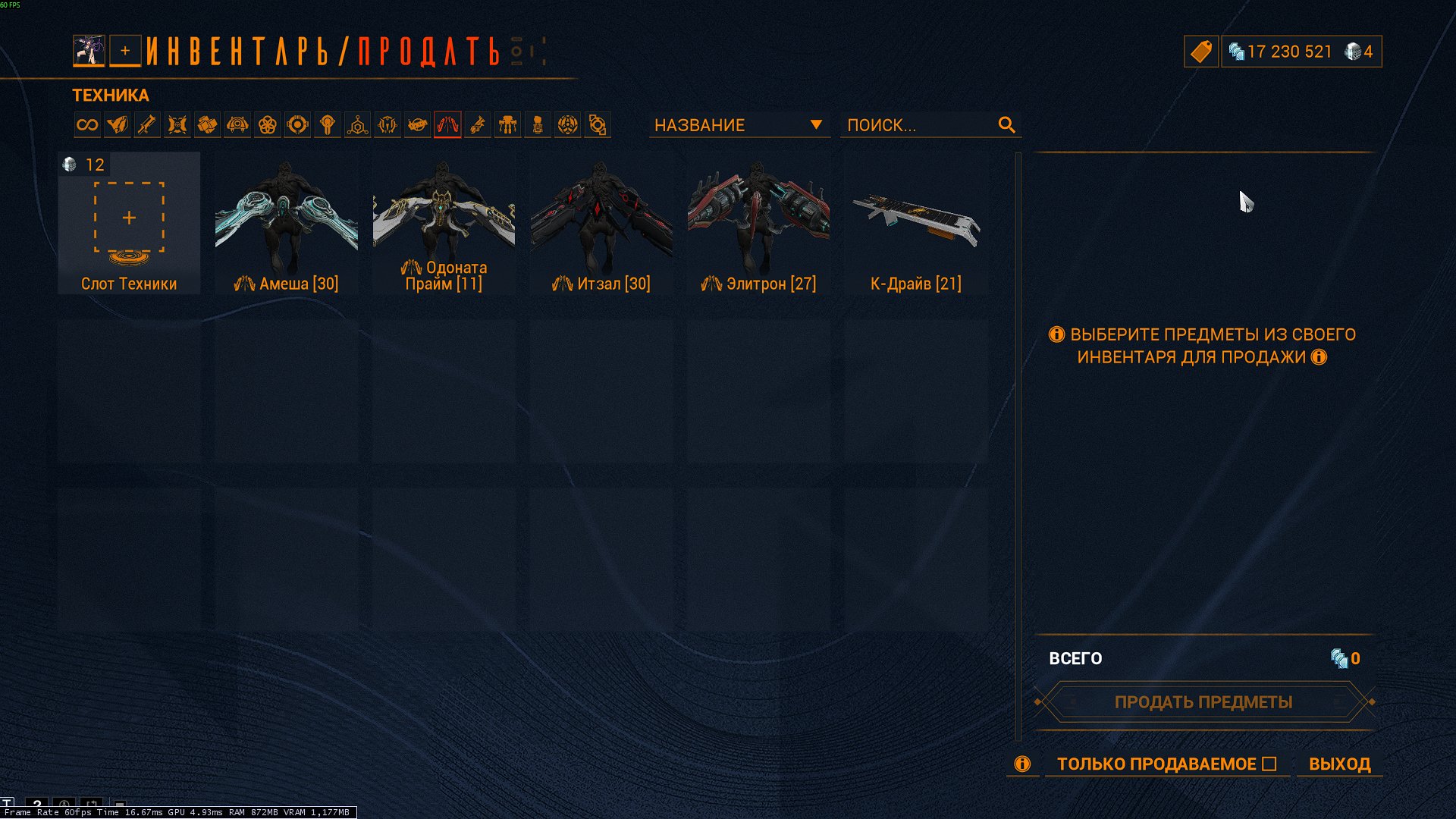Image resolution: width=1456 pixels, height=819 pixels.
Task: Click ПРОДАТЬ ПРЕДМЕТЫ sell button
Action: pos(1203,702)
